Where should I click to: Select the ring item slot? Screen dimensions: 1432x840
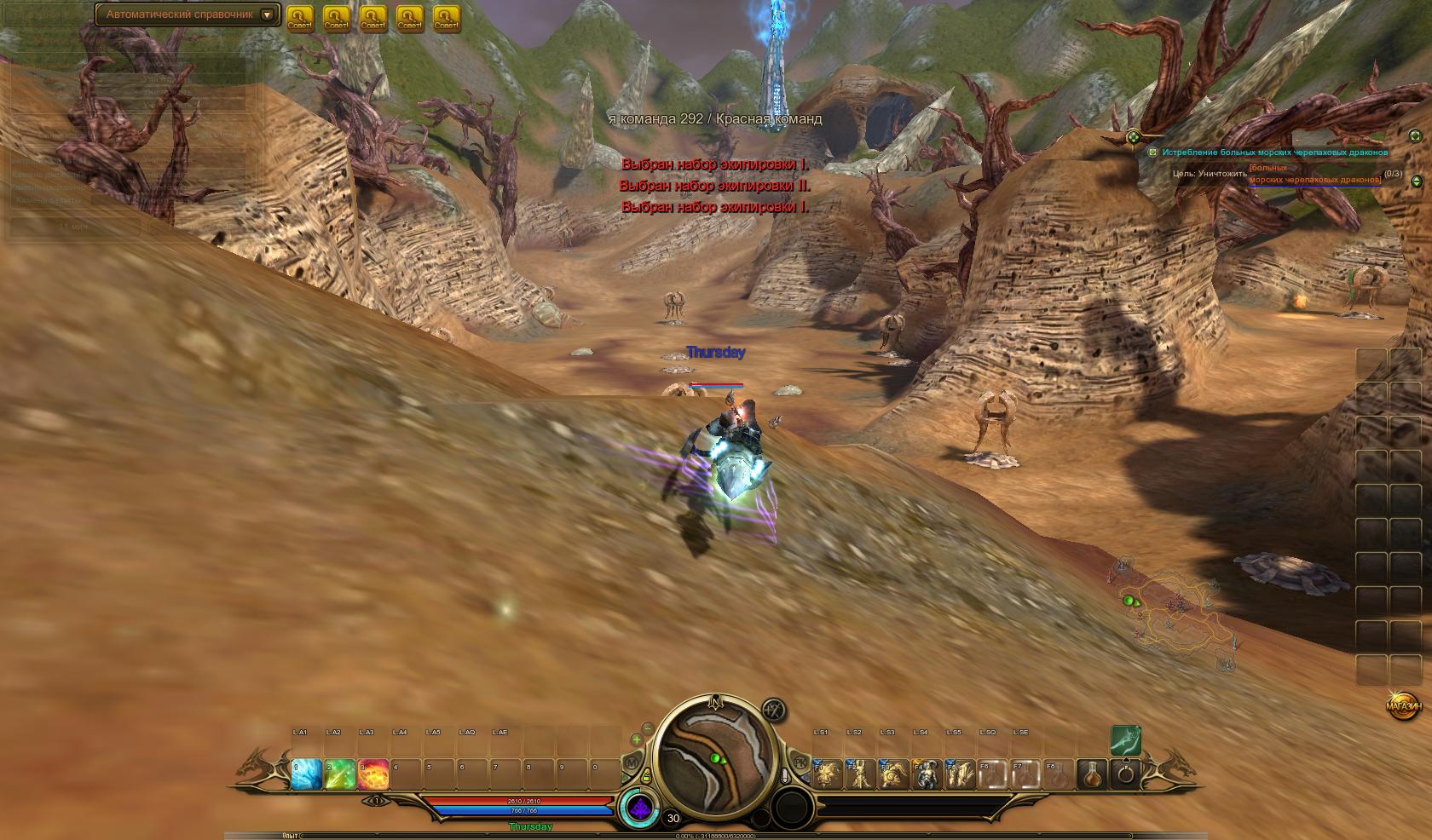(x=1126, y=774)
